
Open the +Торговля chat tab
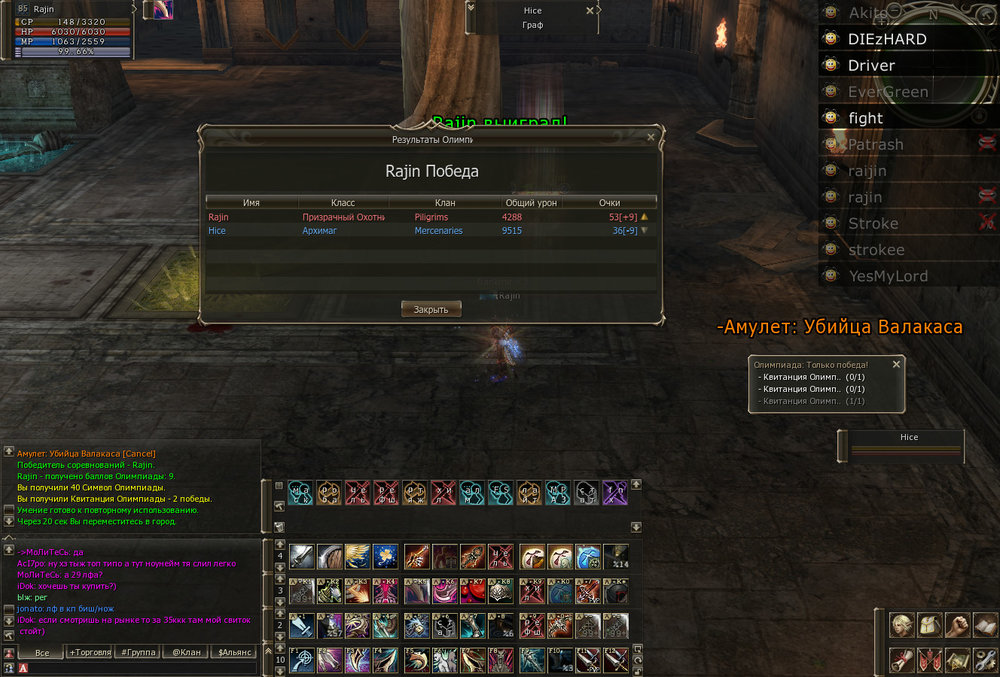(90, 652)
